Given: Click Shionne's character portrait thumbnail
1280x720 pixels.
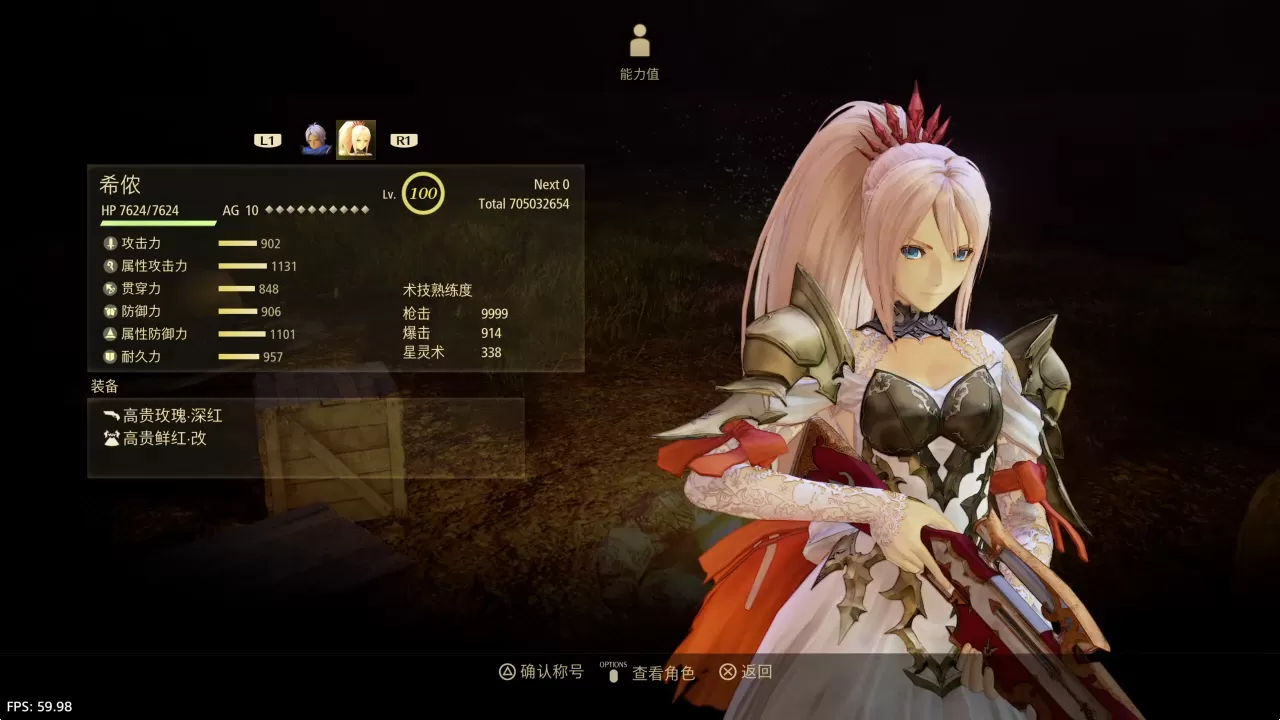Looking at the screenshot, I should [357, 138].
